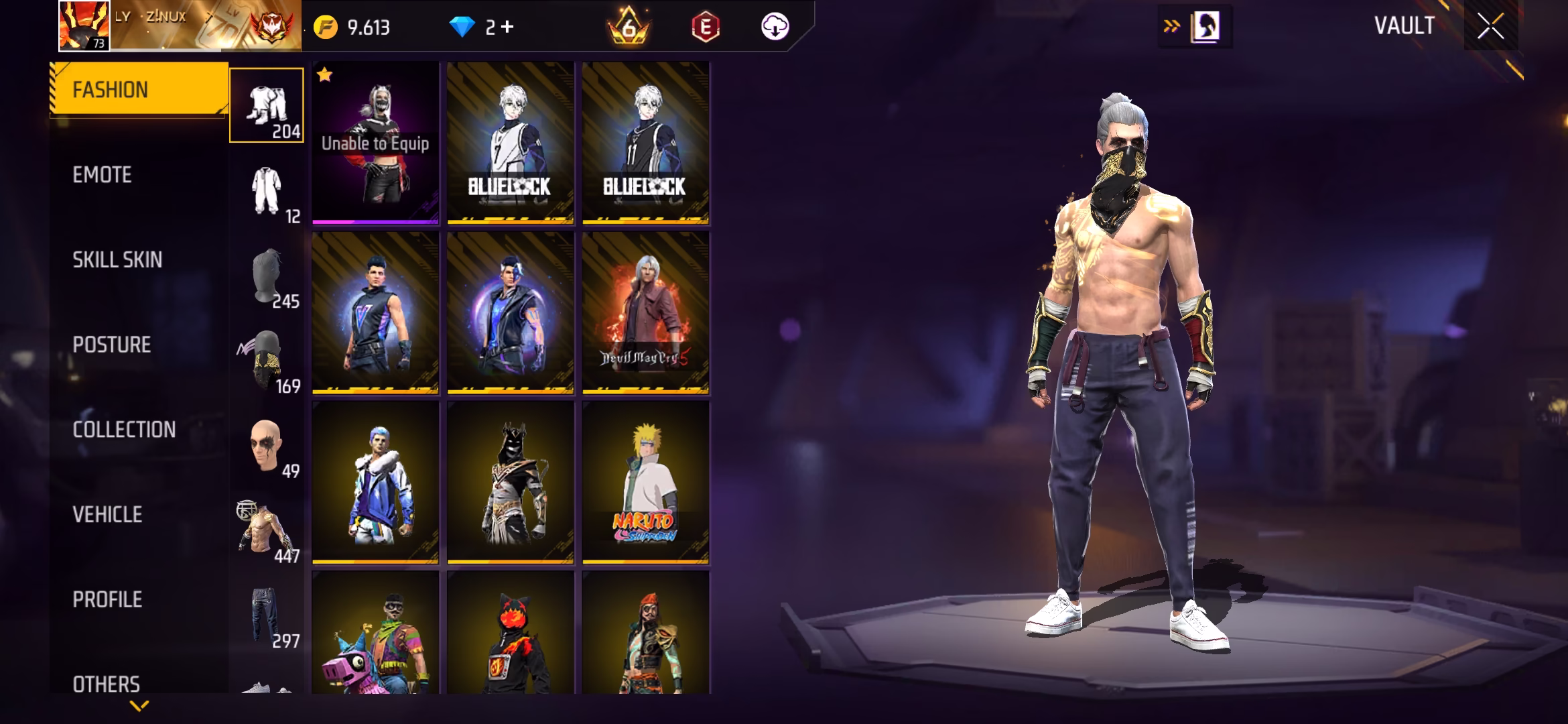
Task: Open the Vehicle category
Action: [x=107, y=515]
